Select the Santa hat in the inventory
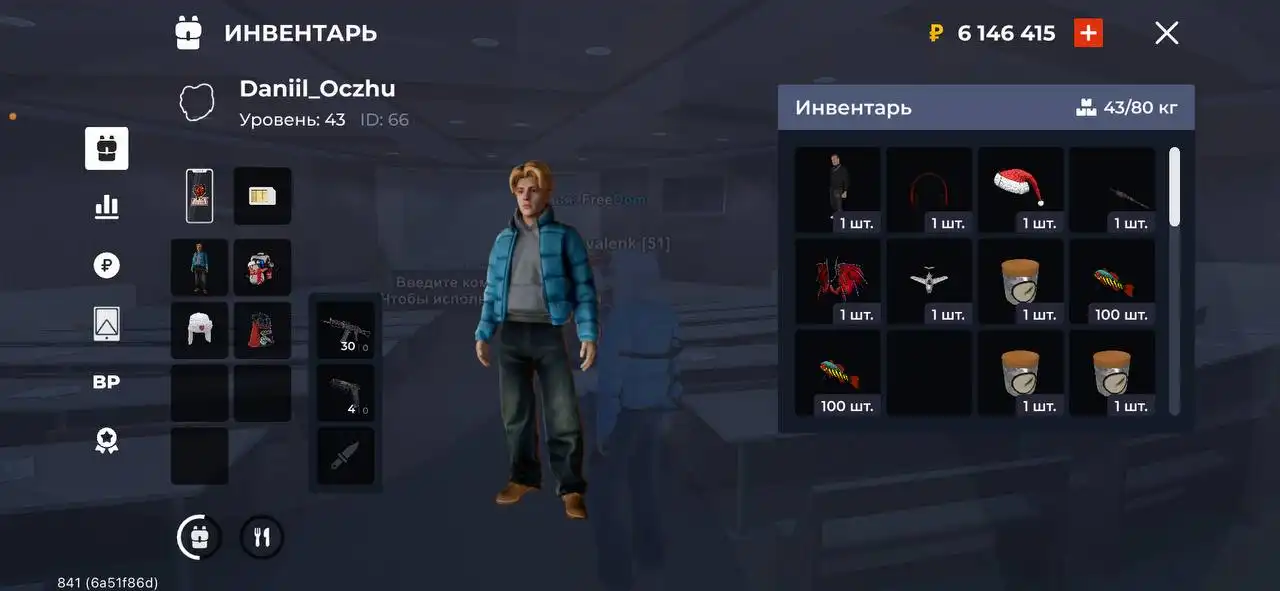Image resolution: width=1280 pixels, height=591 pixels. click(x=1020, y=190)
